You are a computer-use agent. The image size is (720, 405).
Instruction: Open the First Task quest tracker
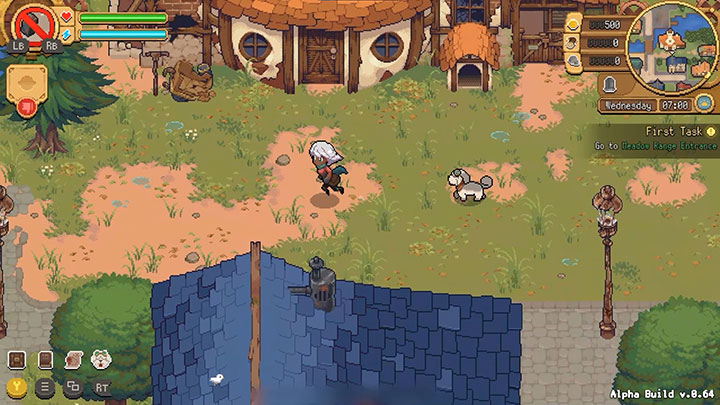click(x=657, y=138)
